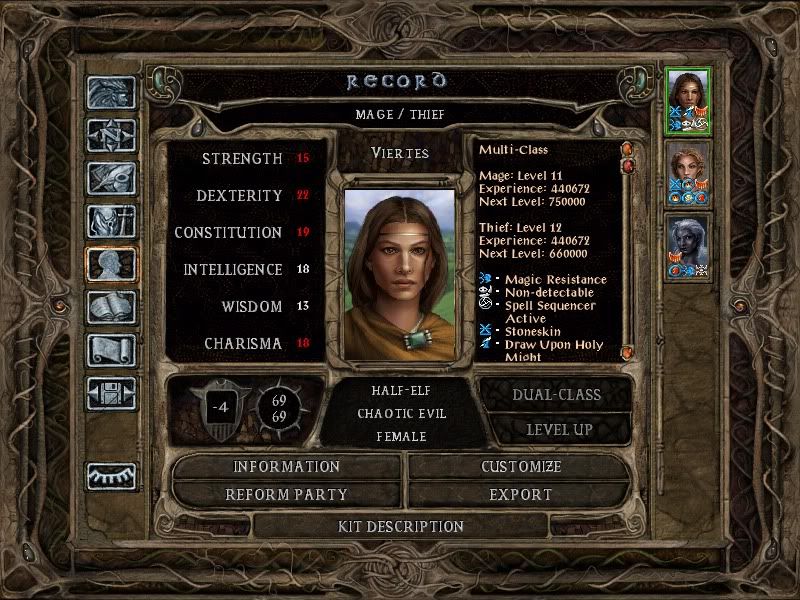Select the character record bust icon
Screen dimensions: 800x600
[x=110, y=264]
